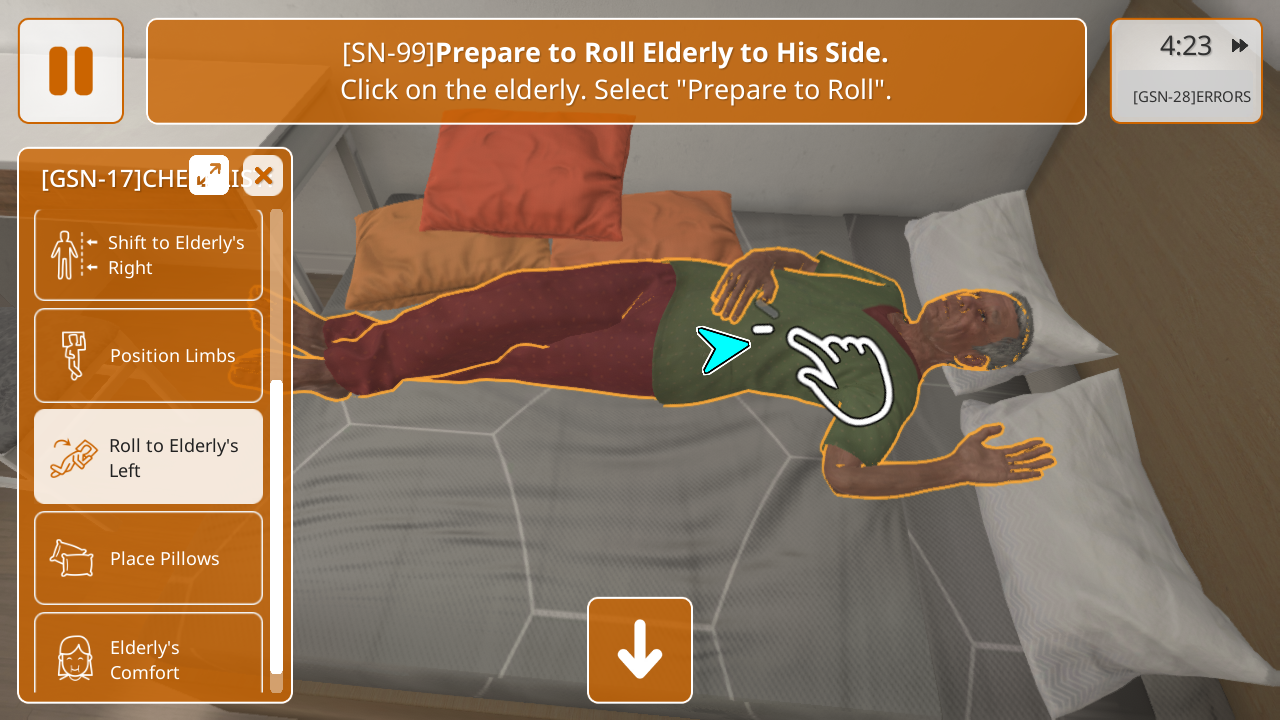The height and width of the screenshot is (720, 1280).
Task: Click the checklist scrollbar
Action: pyautogui.click(x=276, y=526)
